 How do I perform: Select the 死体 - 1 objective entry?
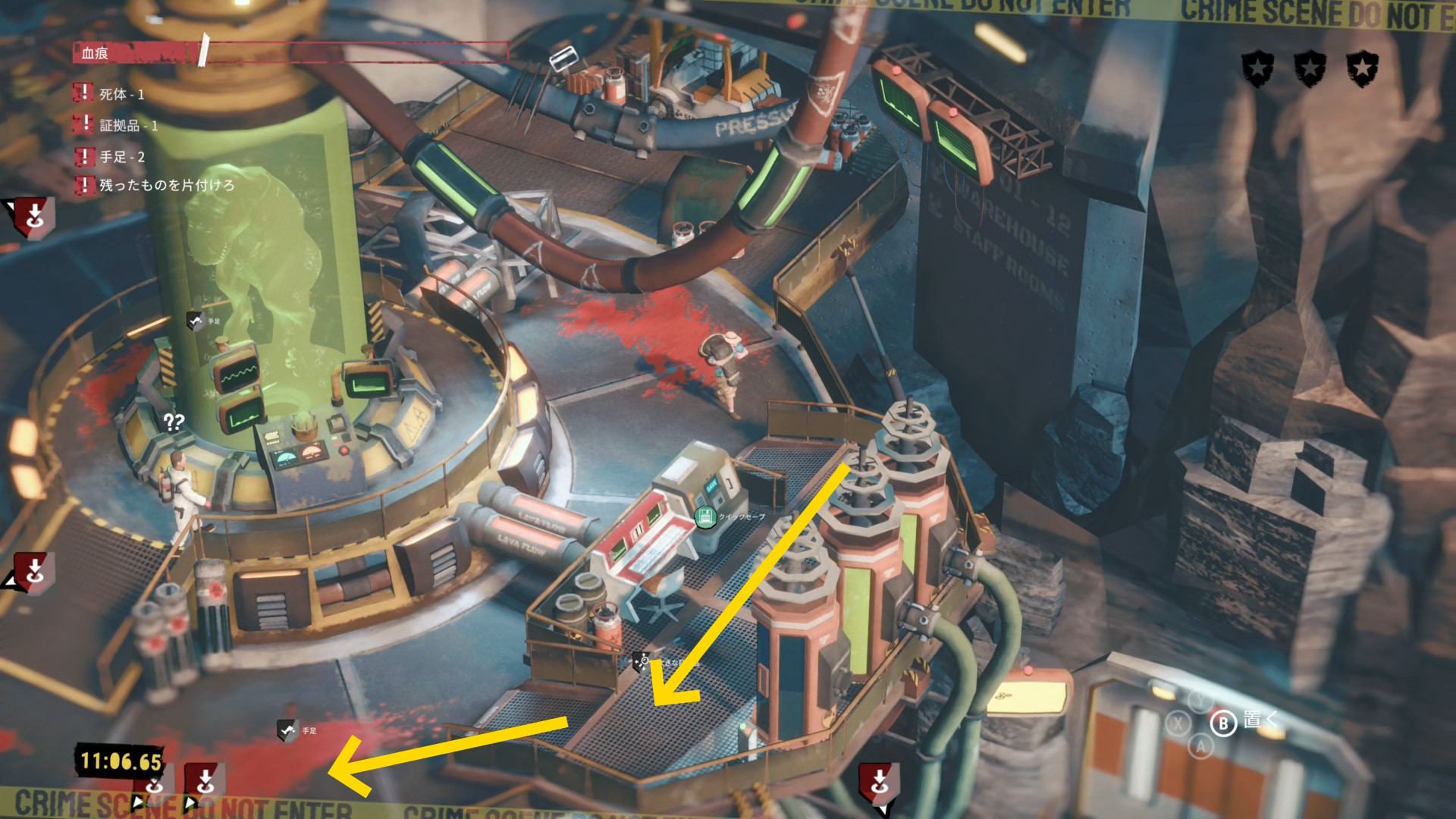(x=121, y=94)
